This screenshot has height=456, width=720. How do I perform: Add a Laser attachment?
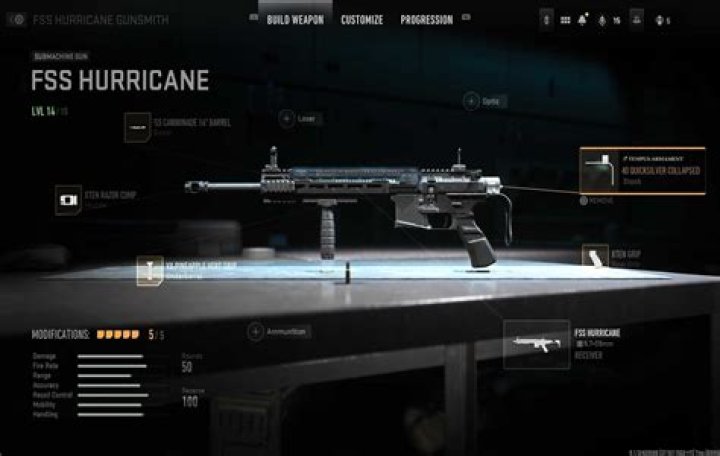pos(286,118)
